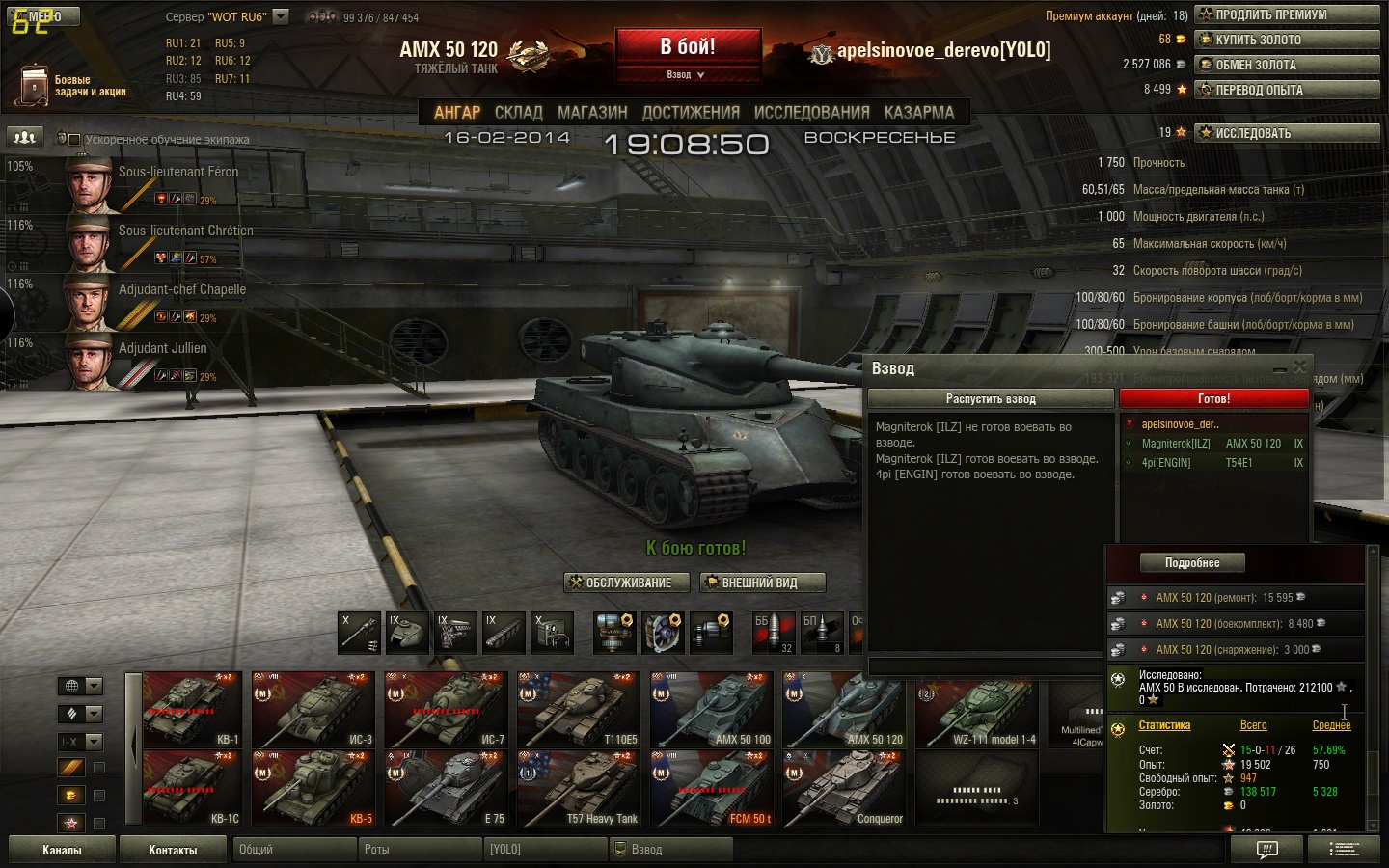Toggle accelerated crew training checkbox
Image resolution: width=1389 pixels, height=868 pixels.
pos(74,139)
